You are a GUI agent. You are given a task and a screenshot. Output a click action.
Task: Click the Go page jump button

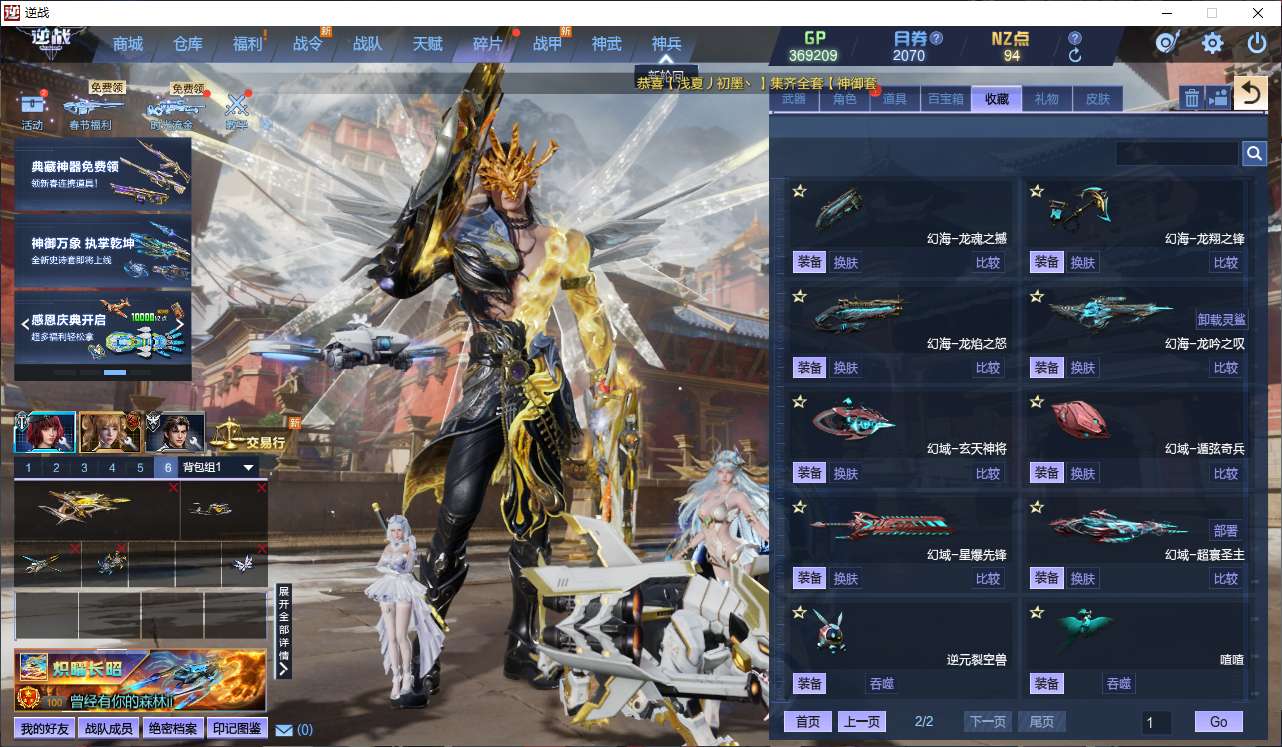(1218, 722)
